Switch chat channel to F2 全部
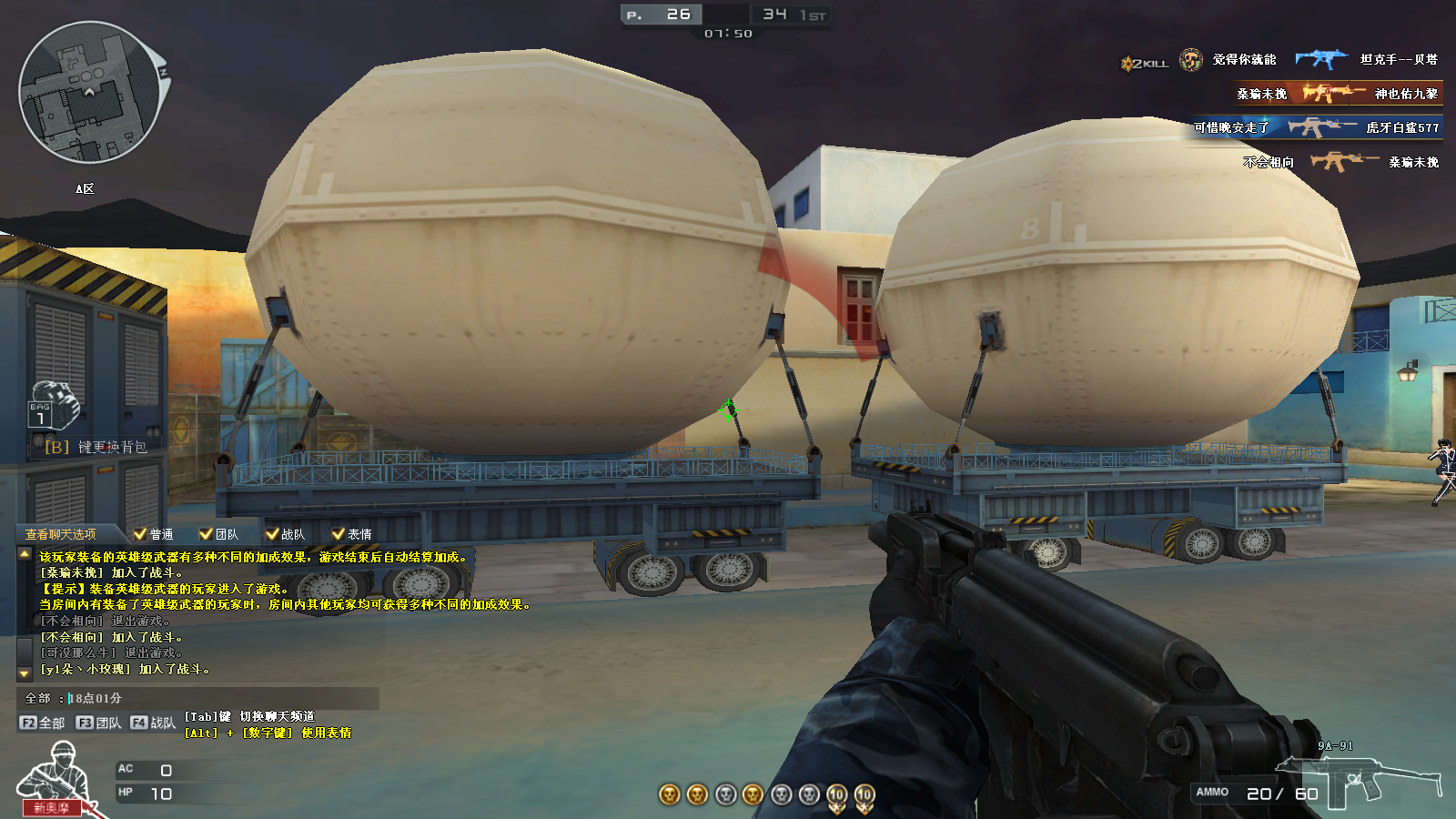 pos(42,723)
